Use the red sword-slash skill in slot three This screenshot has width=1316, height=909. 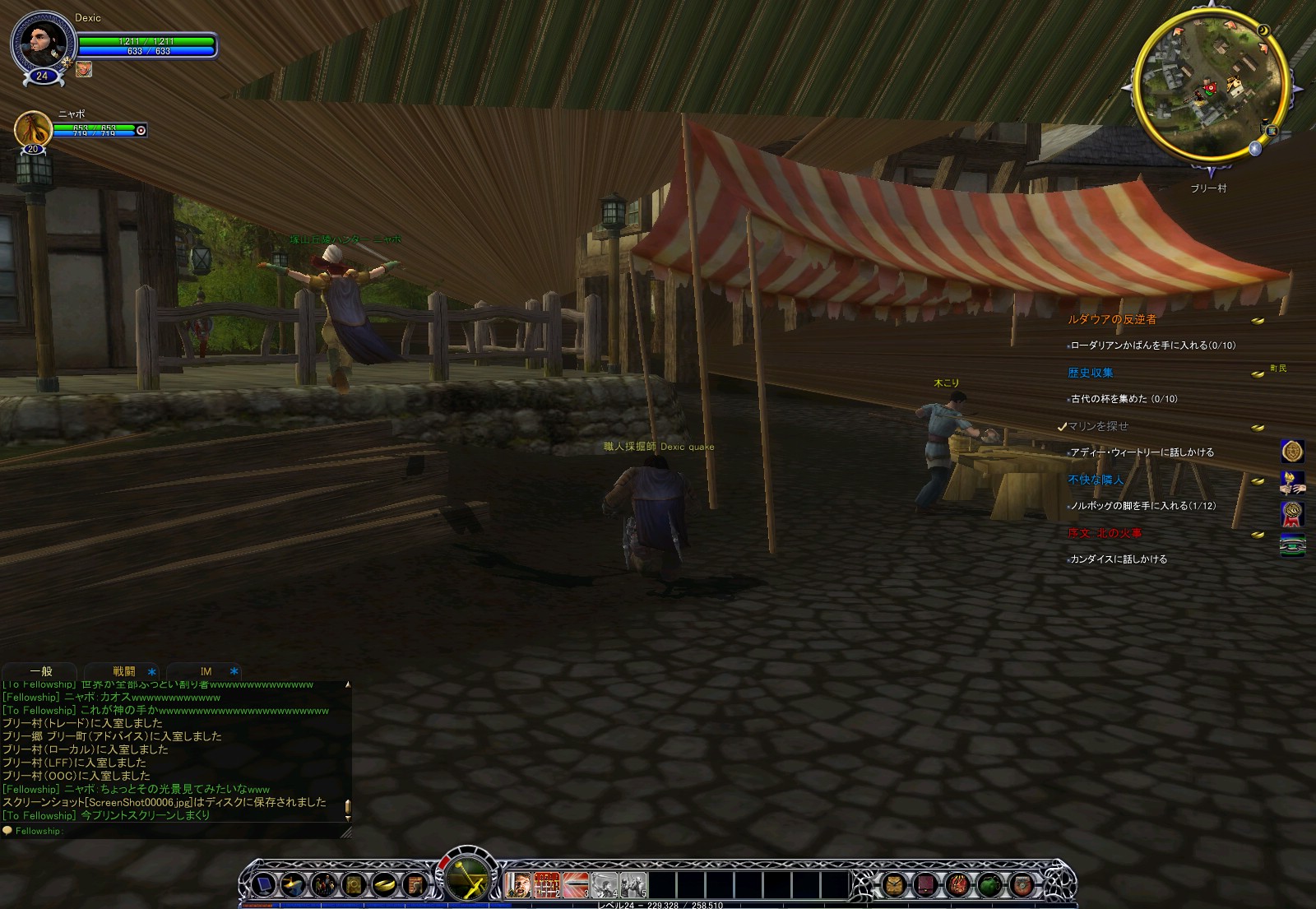(x=575, y=885)
